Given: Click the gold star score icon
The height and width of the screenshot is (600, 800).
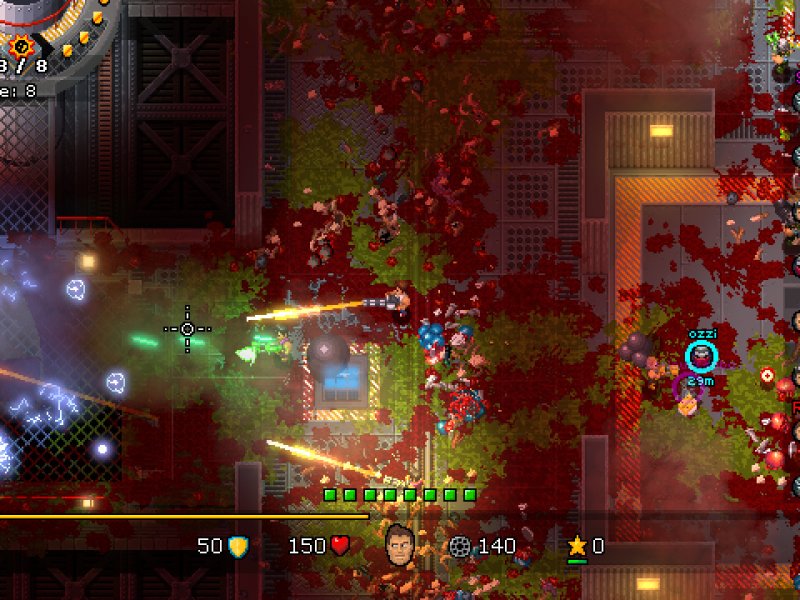Looking at the screenshot, I should [577, 546].
